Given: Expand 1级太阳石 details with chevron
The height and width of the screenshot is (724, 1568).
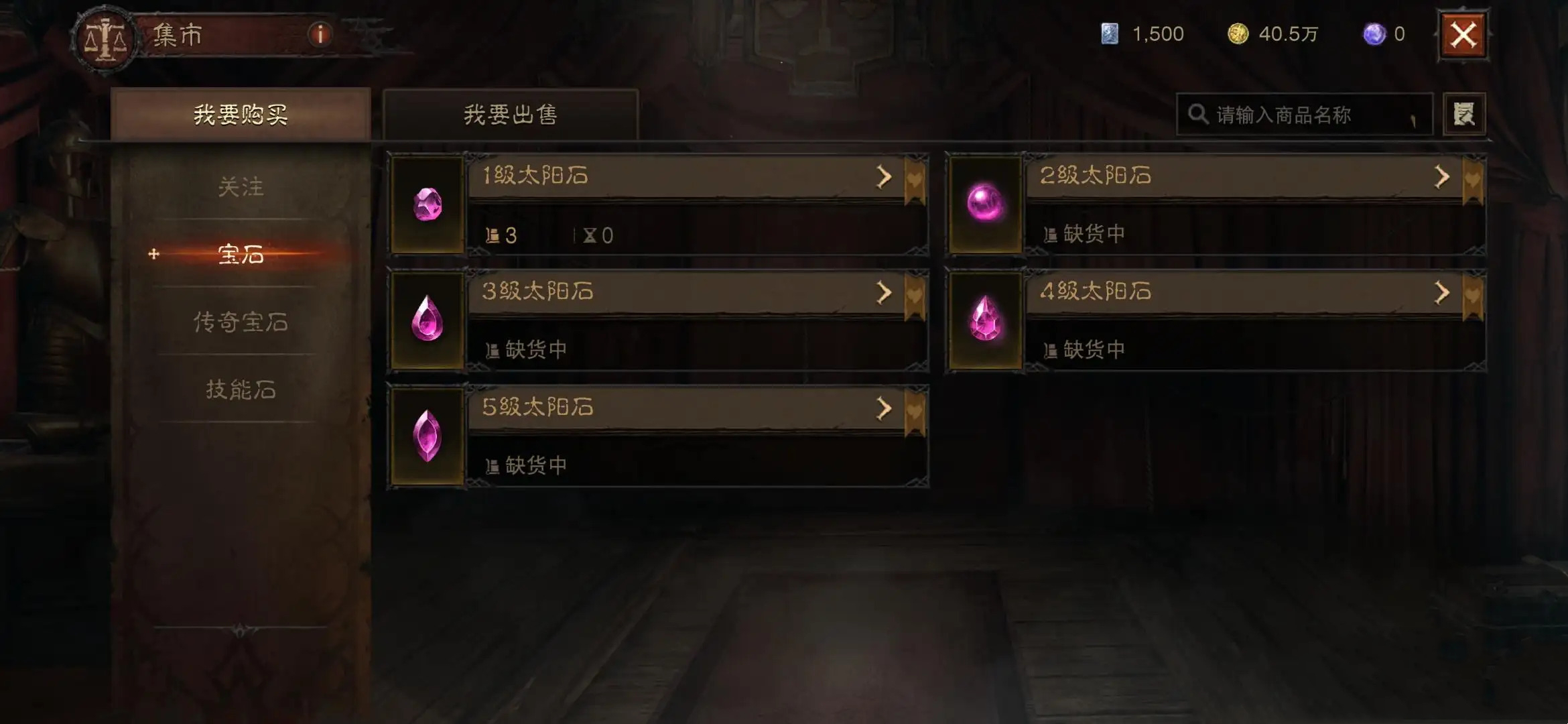Looking at the screenshot, I should click(x=885, y=177).
